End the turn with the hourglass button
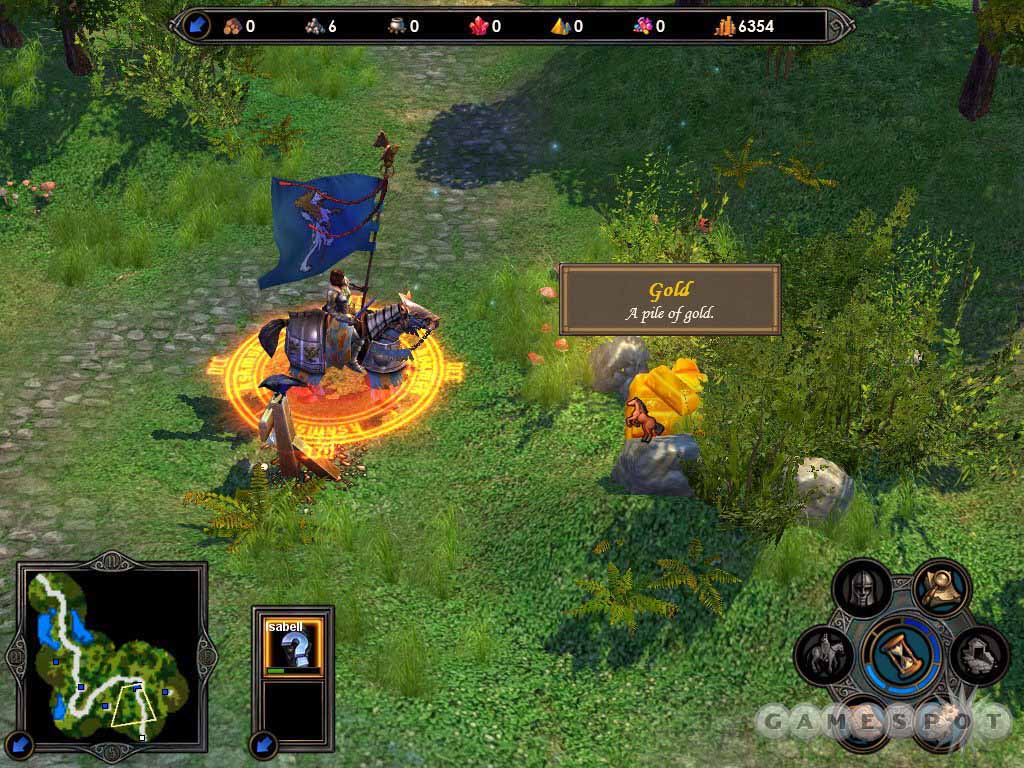The image size is (1024, 768). pyautogui.click(x=902, y=656)
